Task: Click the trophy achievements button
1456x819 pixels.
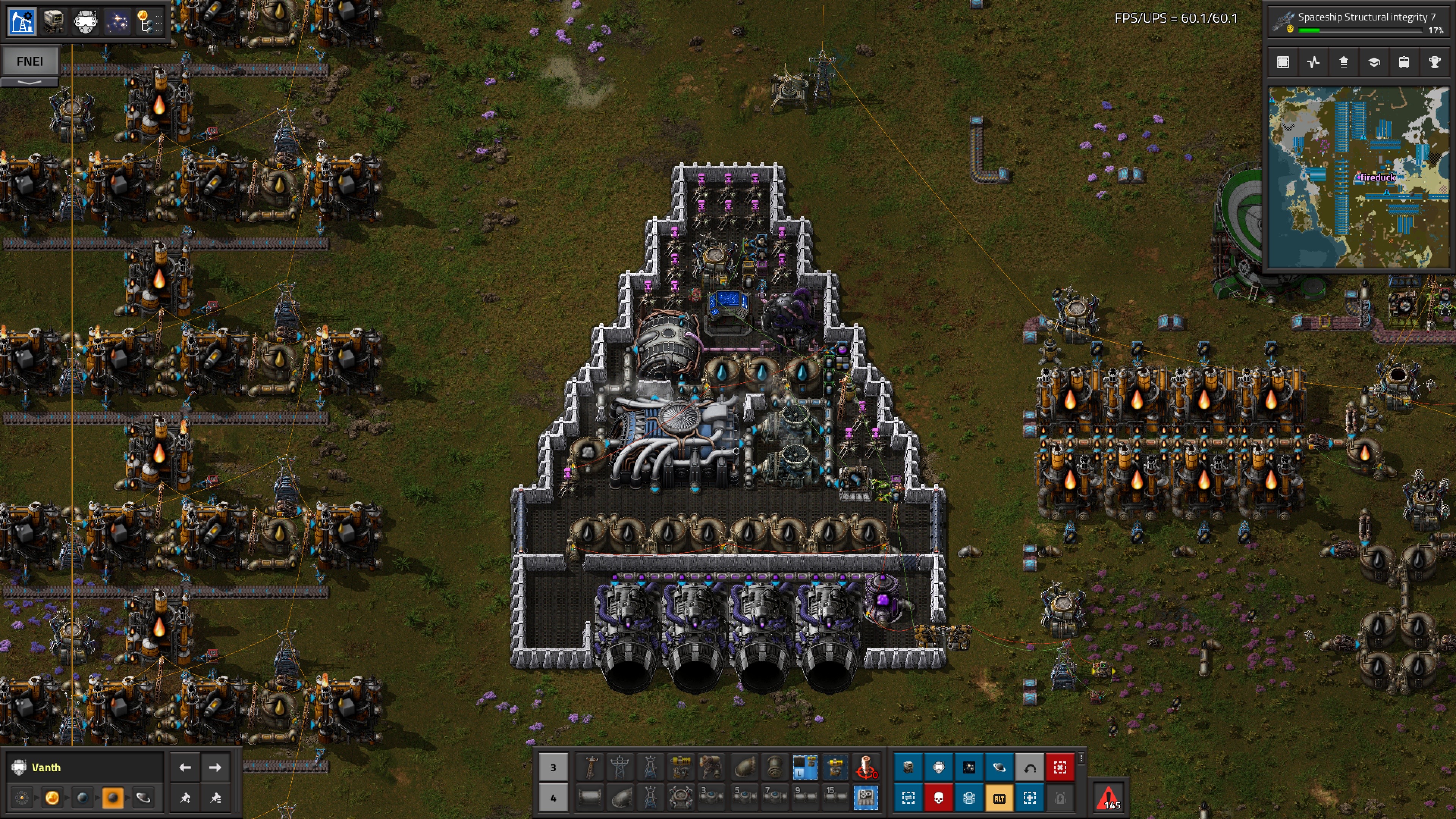Action: [x=1434, y=62]
